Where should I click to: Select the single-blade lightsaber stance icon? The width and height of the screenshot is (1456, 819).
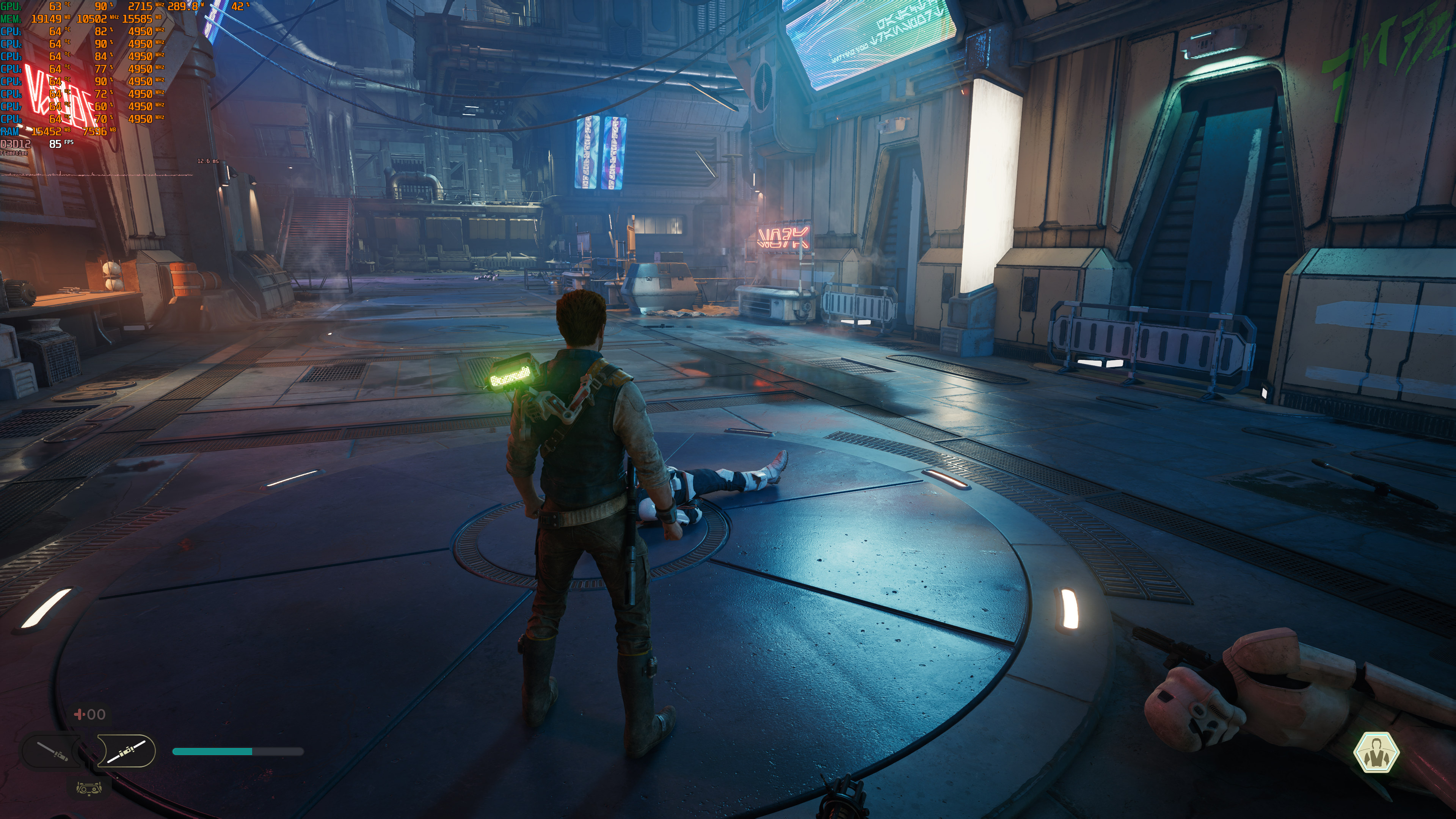[52, 751]
